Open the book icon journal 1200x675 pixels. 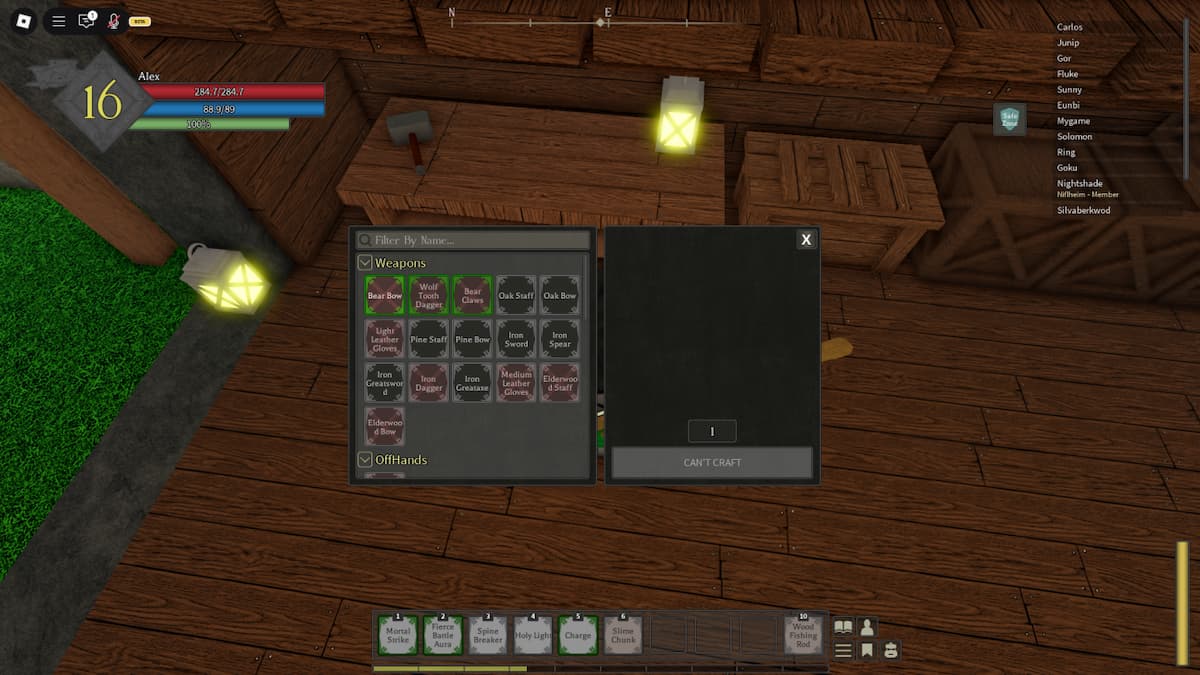tap(843, 627)
